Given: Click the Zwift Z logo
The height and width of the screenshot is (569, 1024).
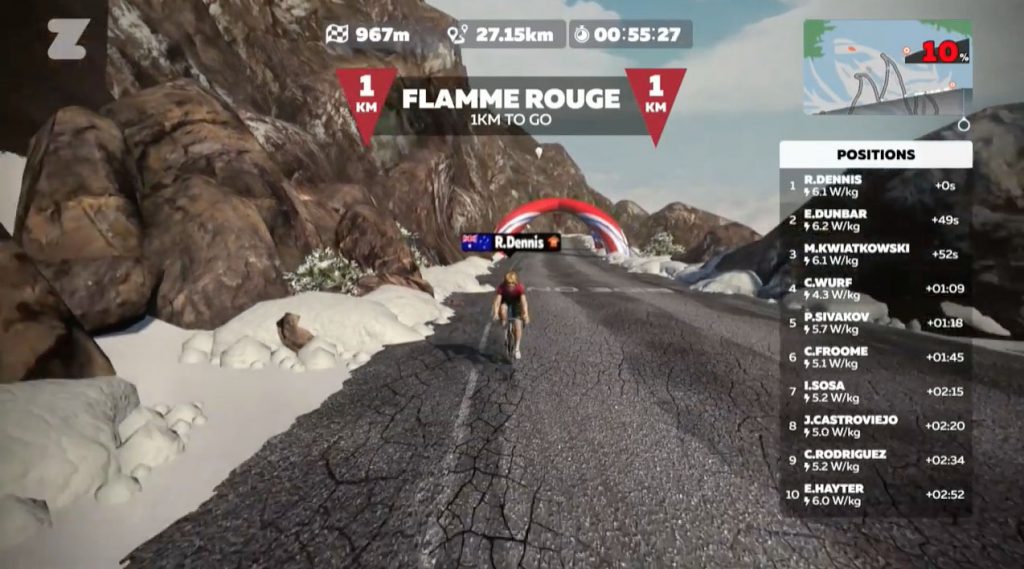Looking at the screenshot, I should click(x=68, y=39).
